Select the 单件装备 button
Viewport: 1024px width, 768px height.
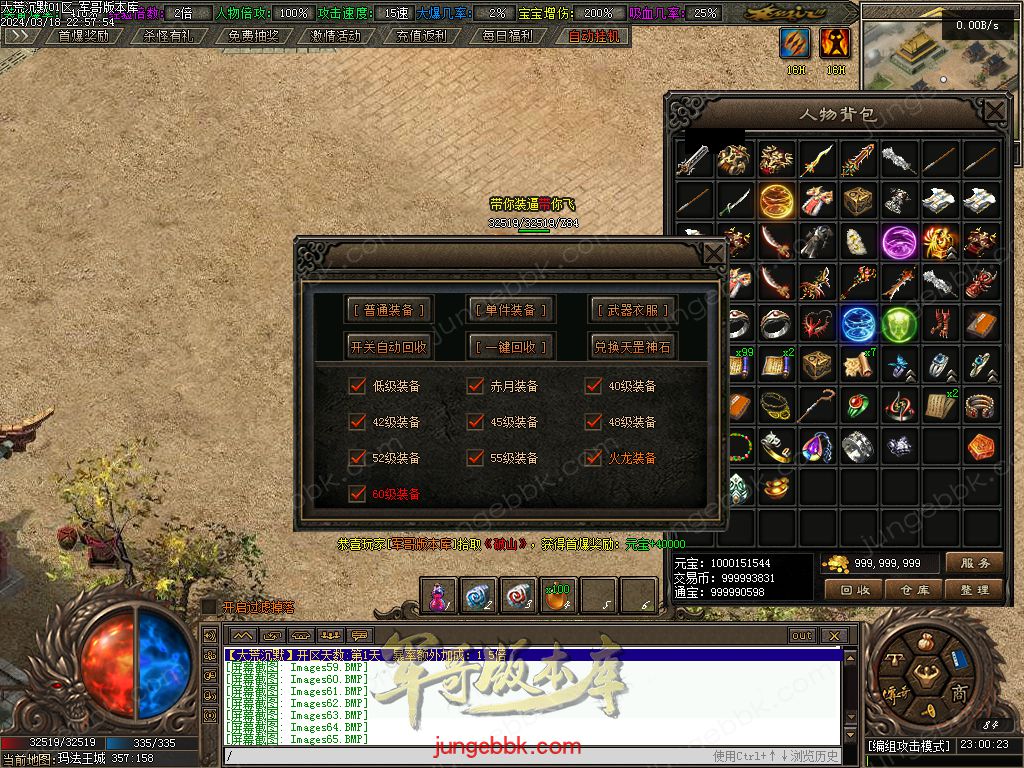tap(510, 310)
